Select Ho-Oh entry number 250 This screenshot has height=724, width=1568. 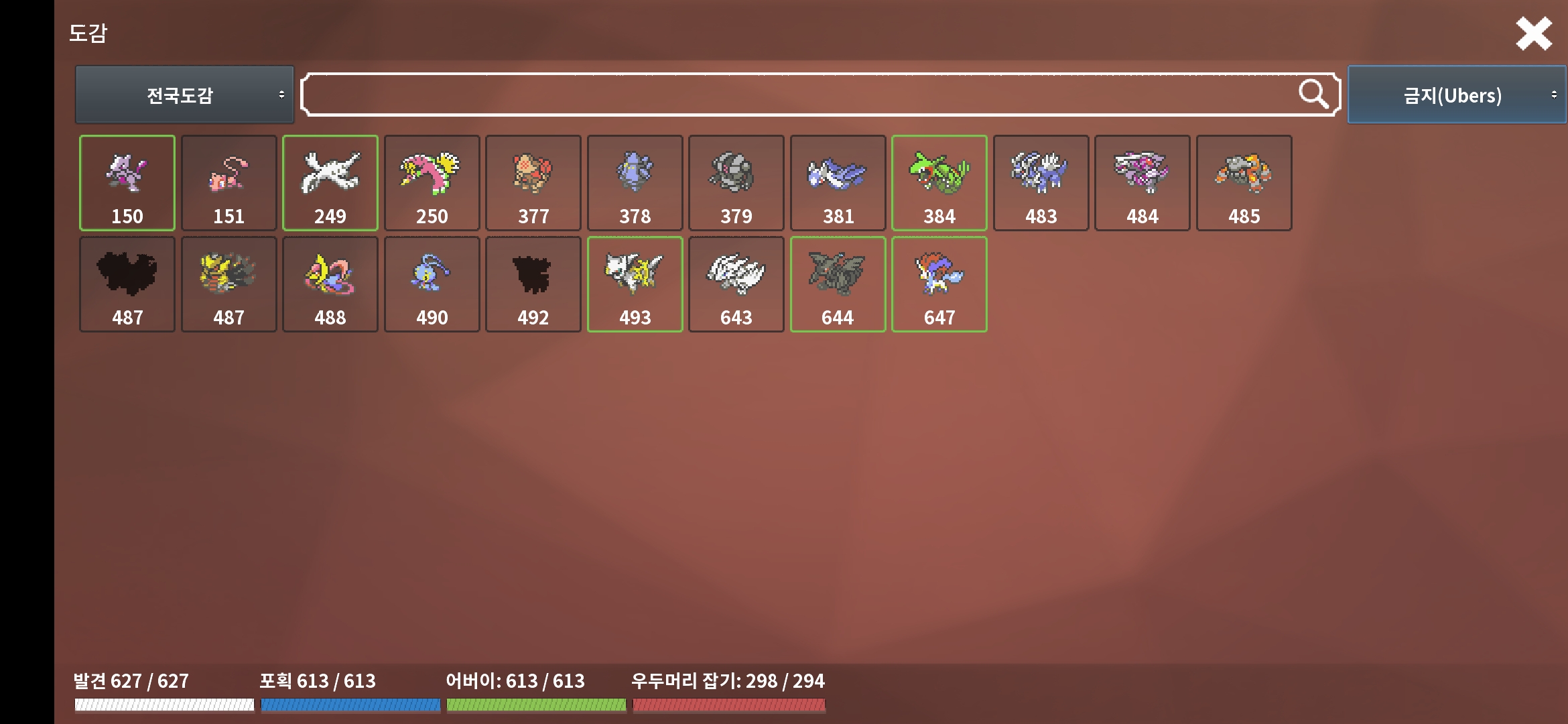tap(432, 183)
